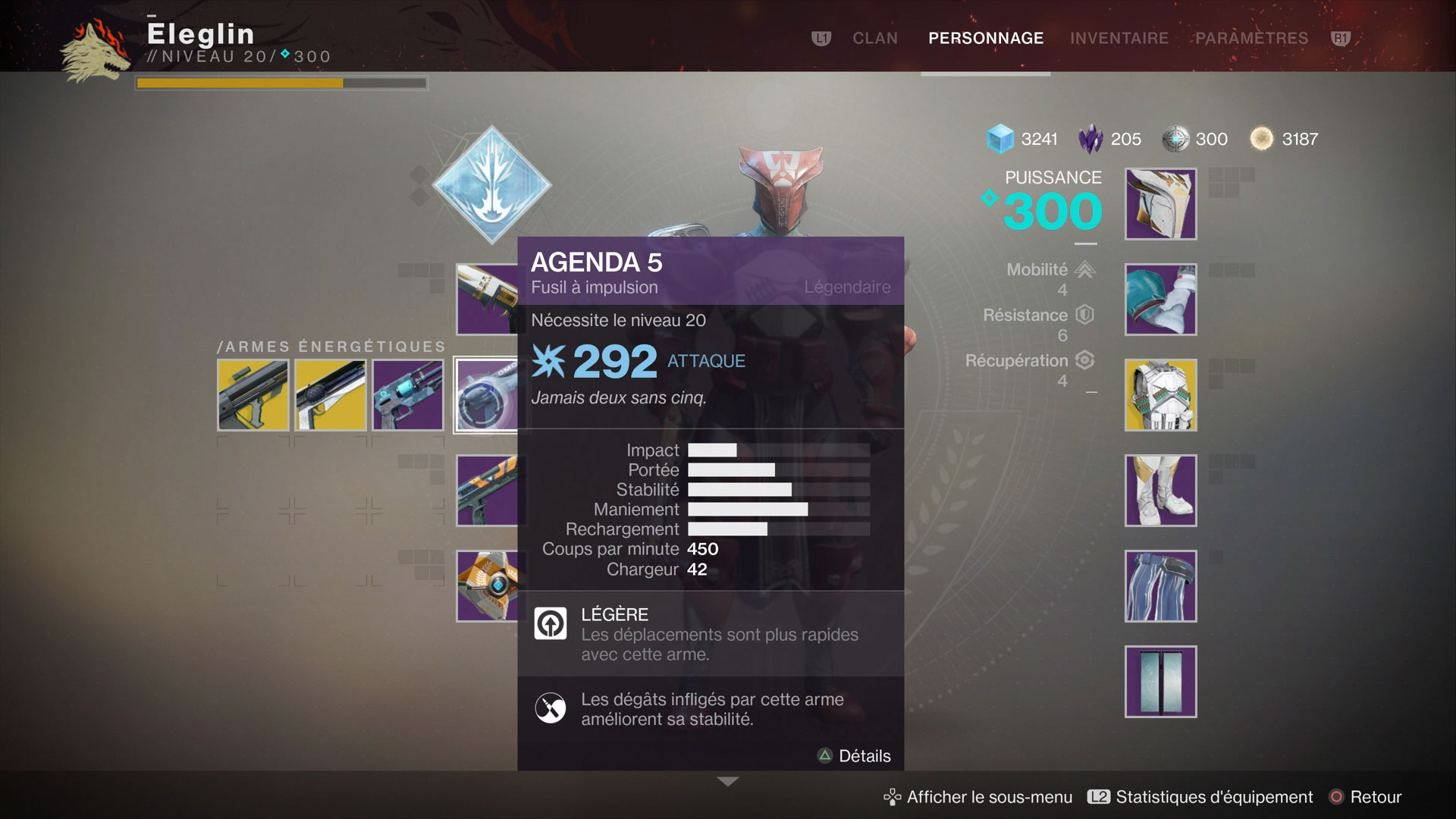Go to the INVENTAIRE tab
The image size is (1456, 819).
[1119, 38]
